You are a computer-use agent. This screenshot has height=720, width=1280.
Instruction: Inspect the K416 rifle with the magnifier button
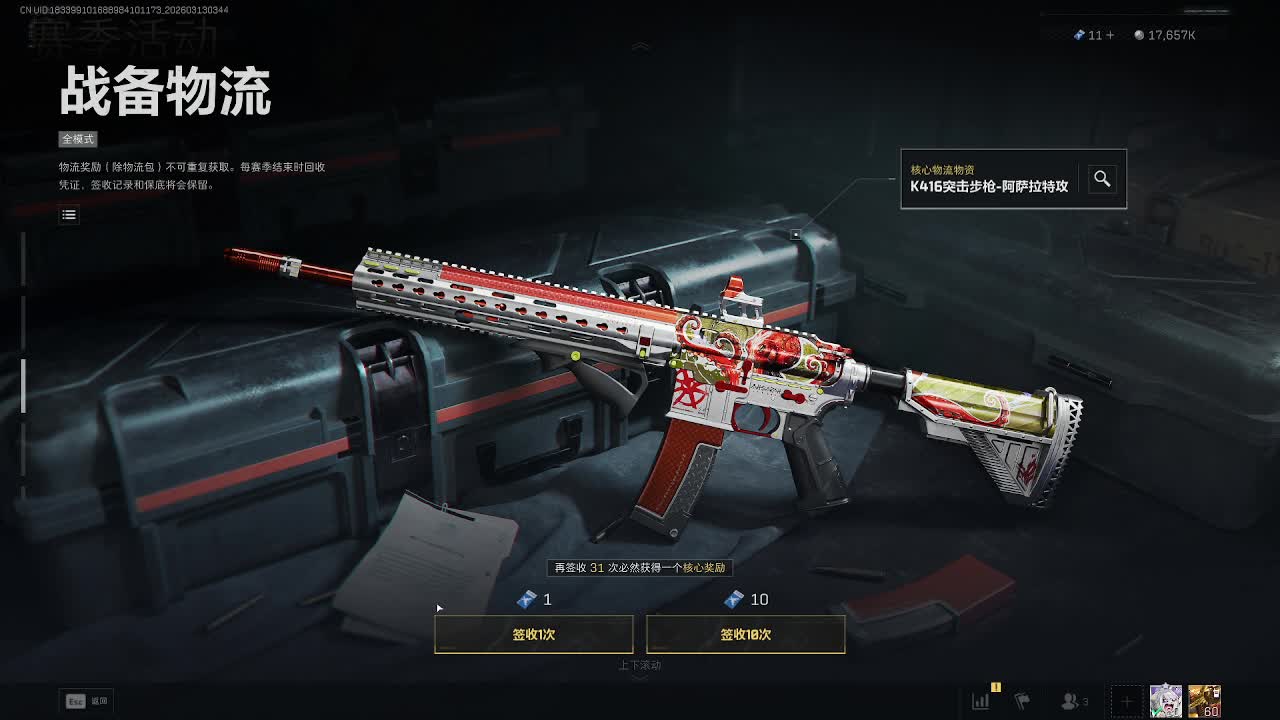[1102, 179]
